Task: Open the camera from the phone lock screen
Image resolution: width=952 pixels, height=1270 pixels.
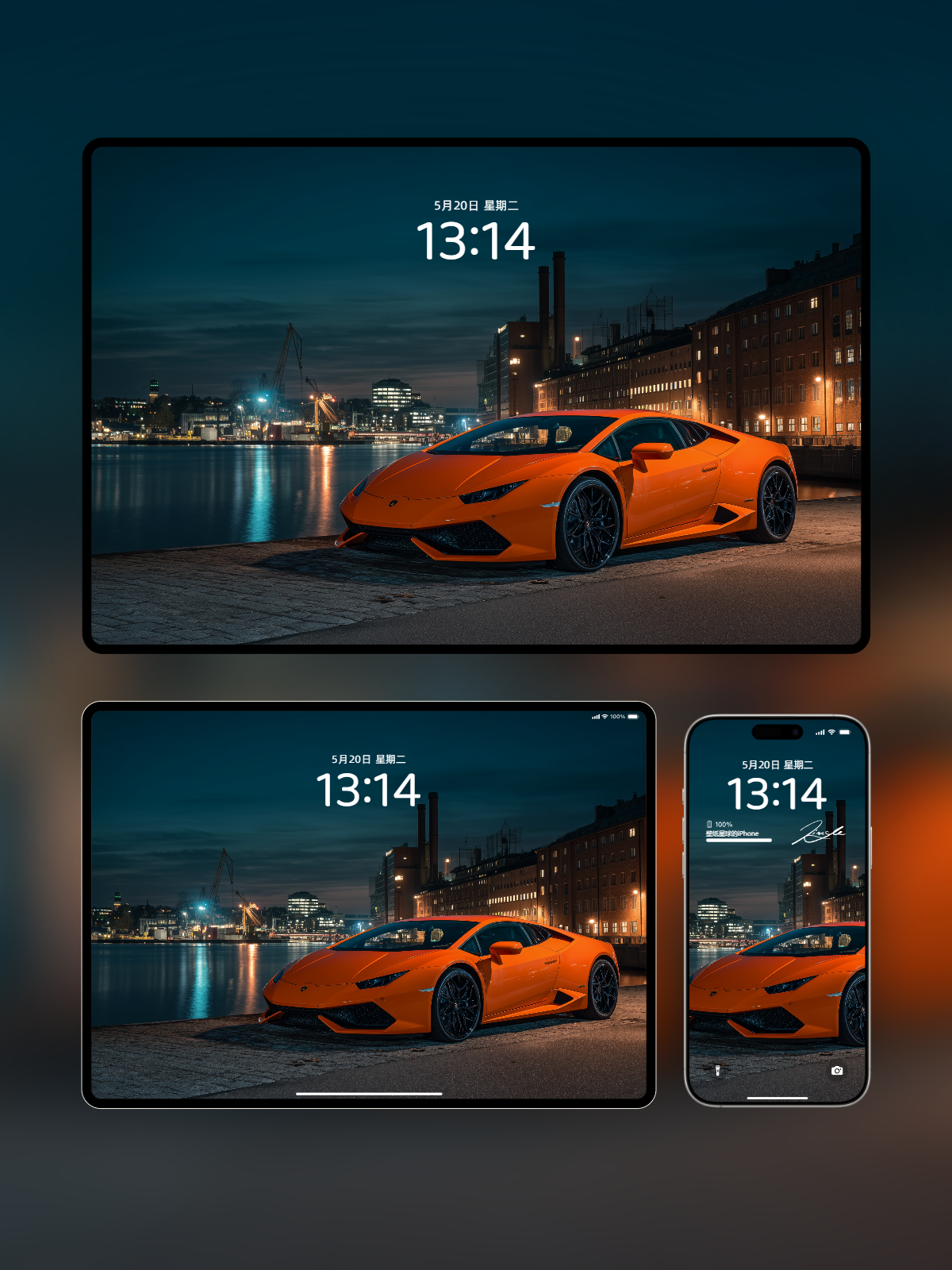Action: click(x=837, y=1071)
